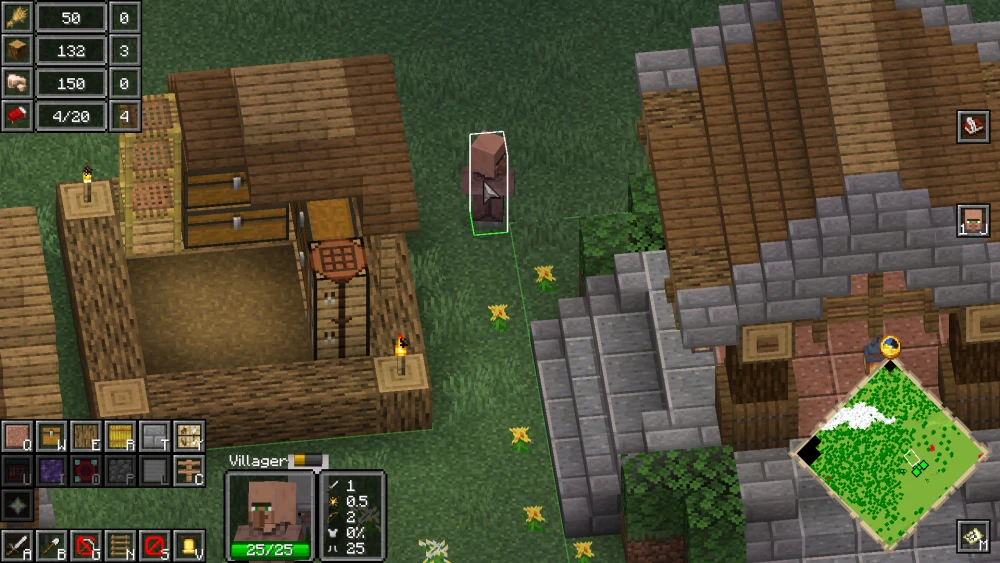Select the wooden fence building button (C)
This screenshot has height=563, width=1000.
(188, 470)
